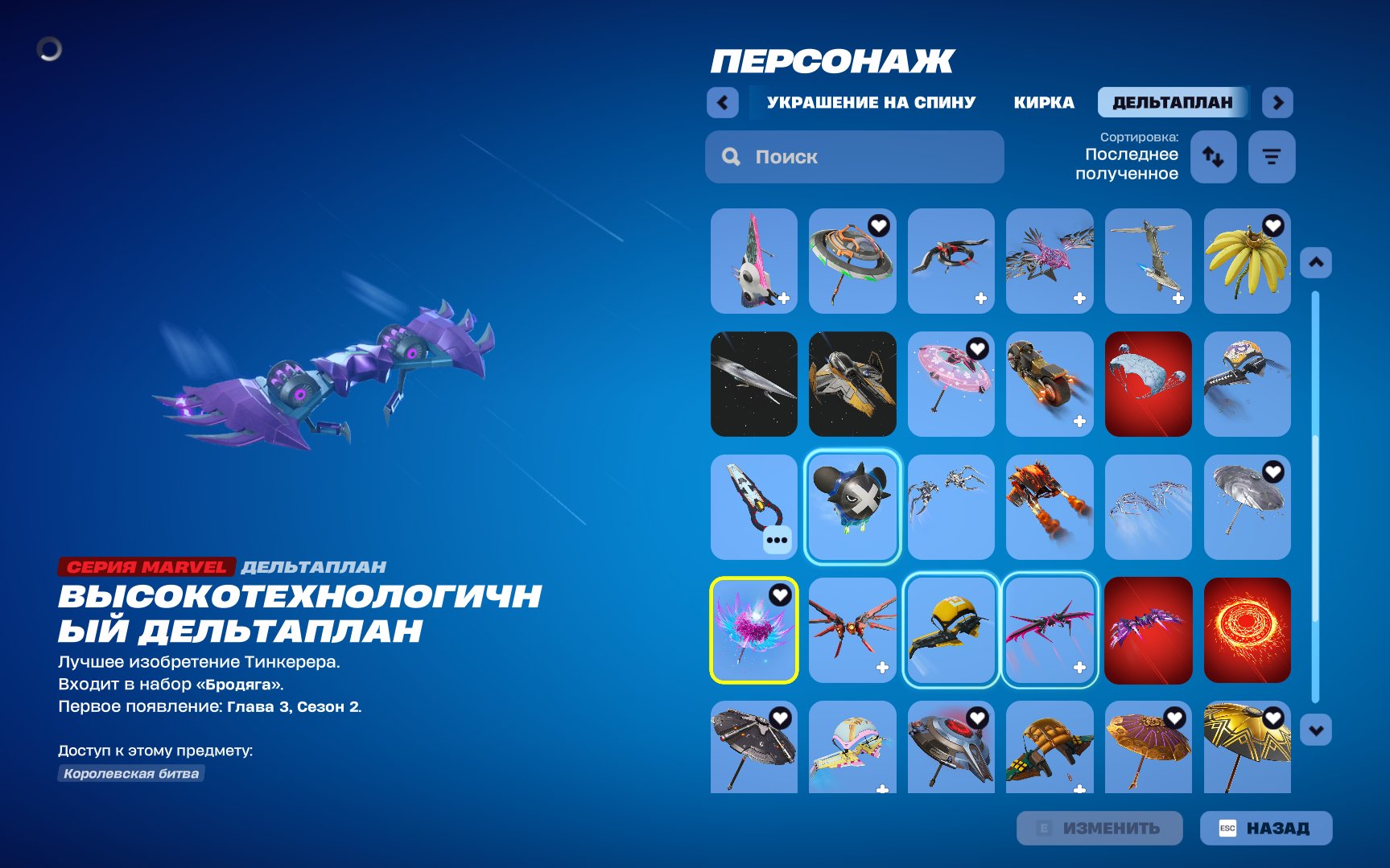Select the Keyblade glider with ellipsis badge
Viewport: 1390px width, 868px height.
click(x=753, y=507)
